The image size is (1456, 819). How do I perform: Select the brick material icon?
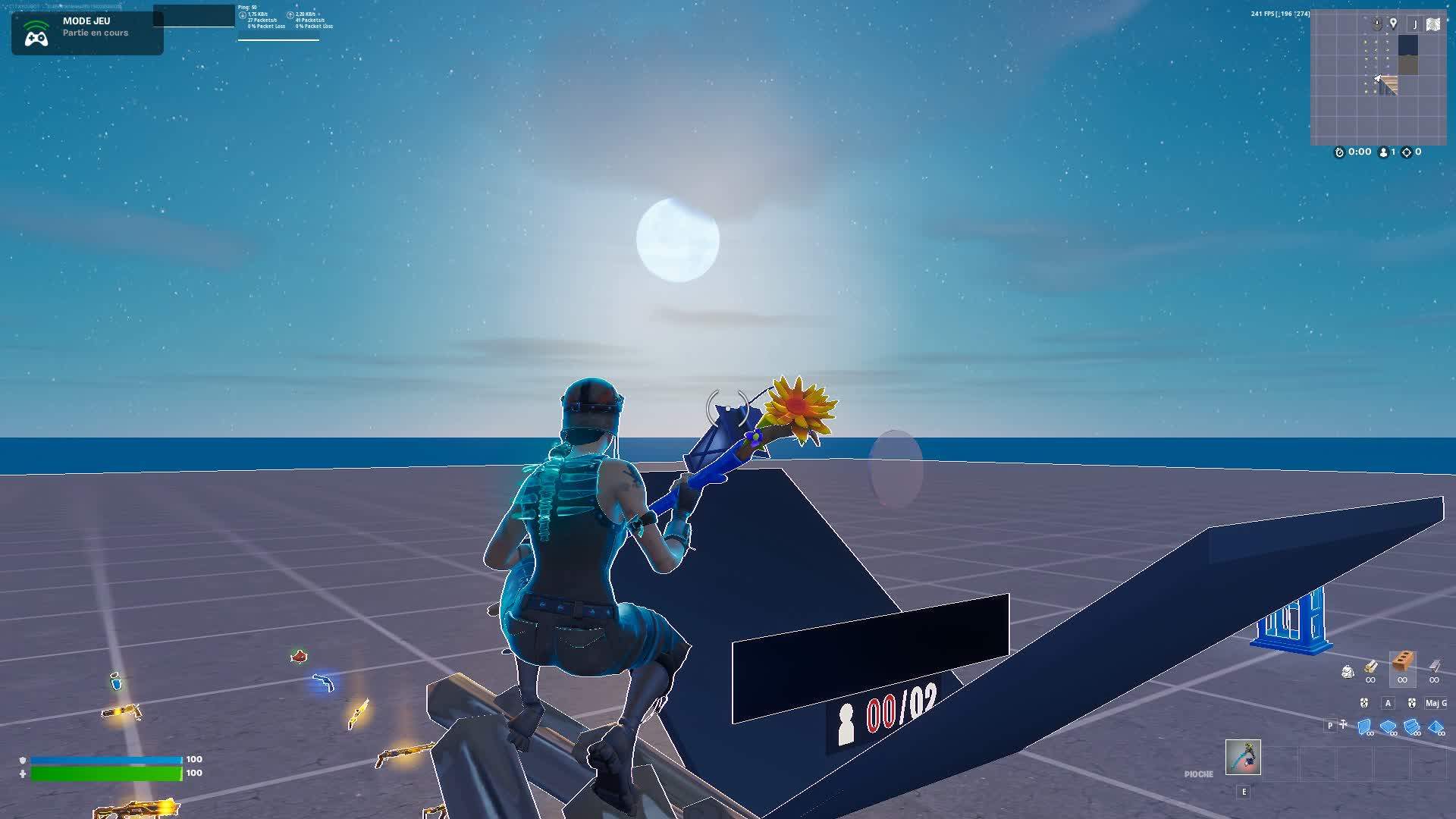pos(1402,661)
